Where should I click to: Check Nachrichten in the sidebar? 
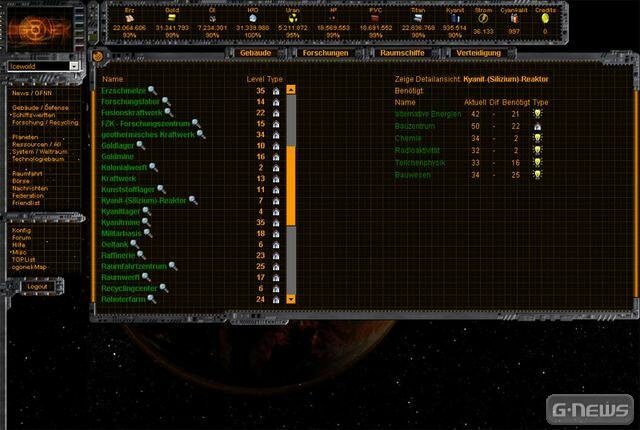click(30, 187)
